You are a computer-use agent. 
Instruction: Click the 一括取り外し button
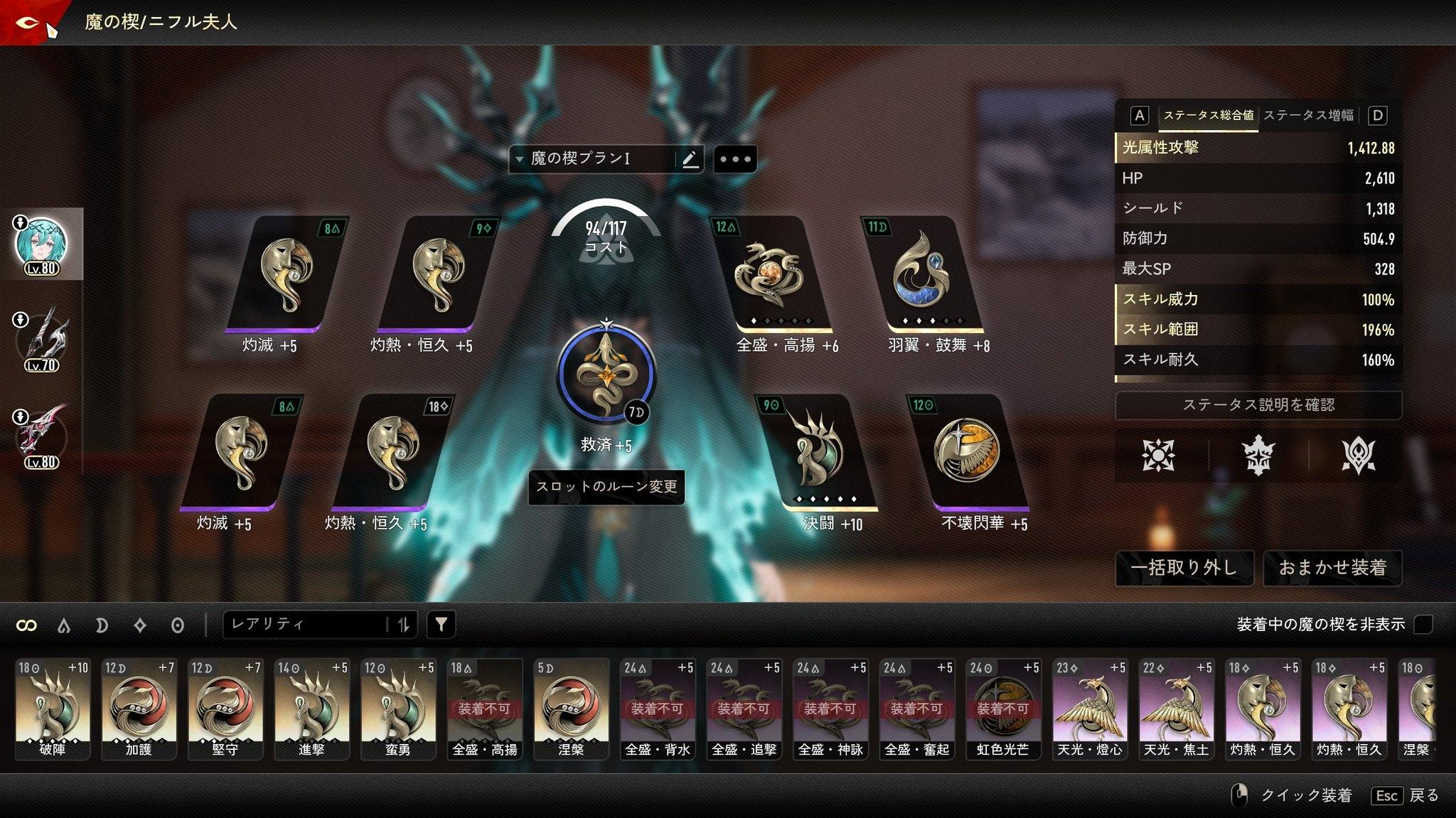click(1184, 567)
